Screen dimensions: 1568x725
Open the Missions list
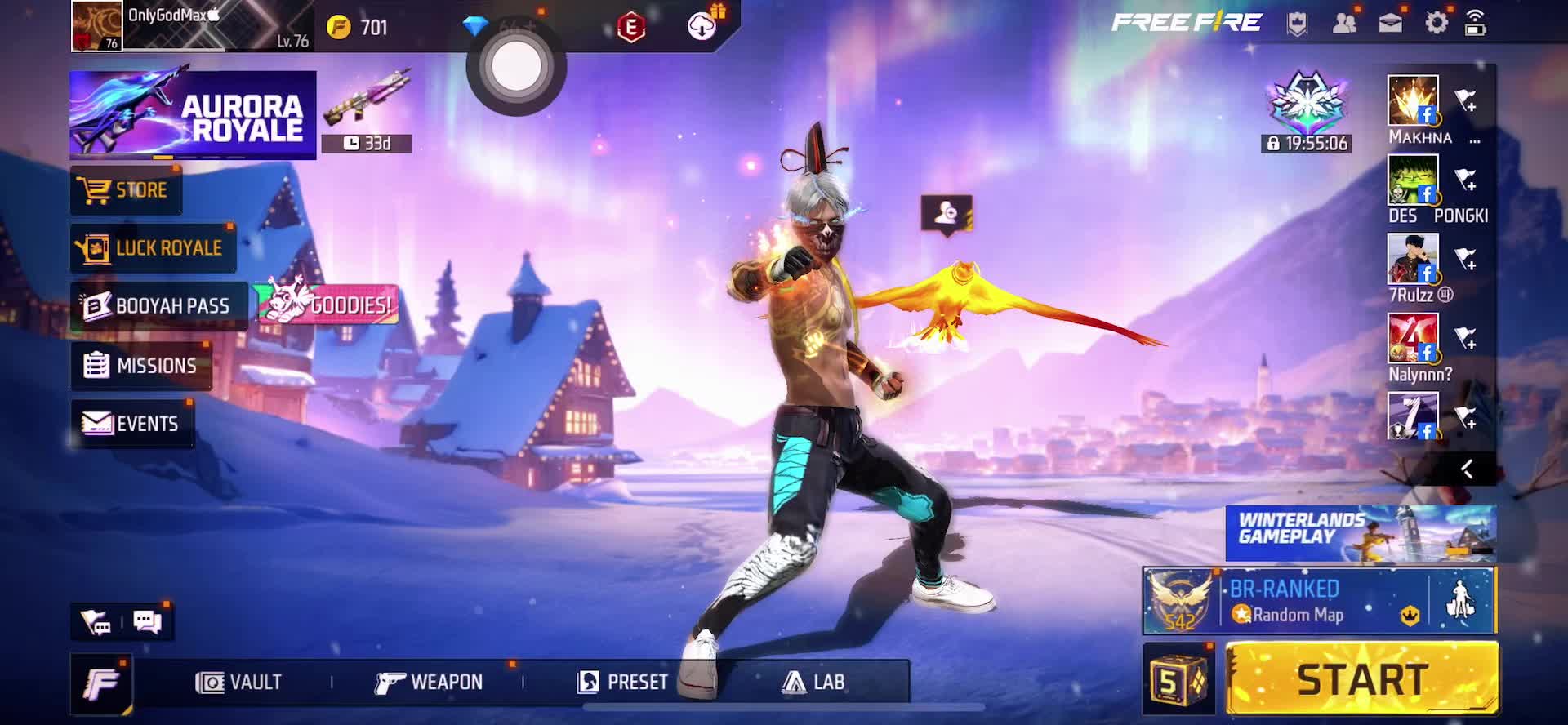(x=141, y=365)
